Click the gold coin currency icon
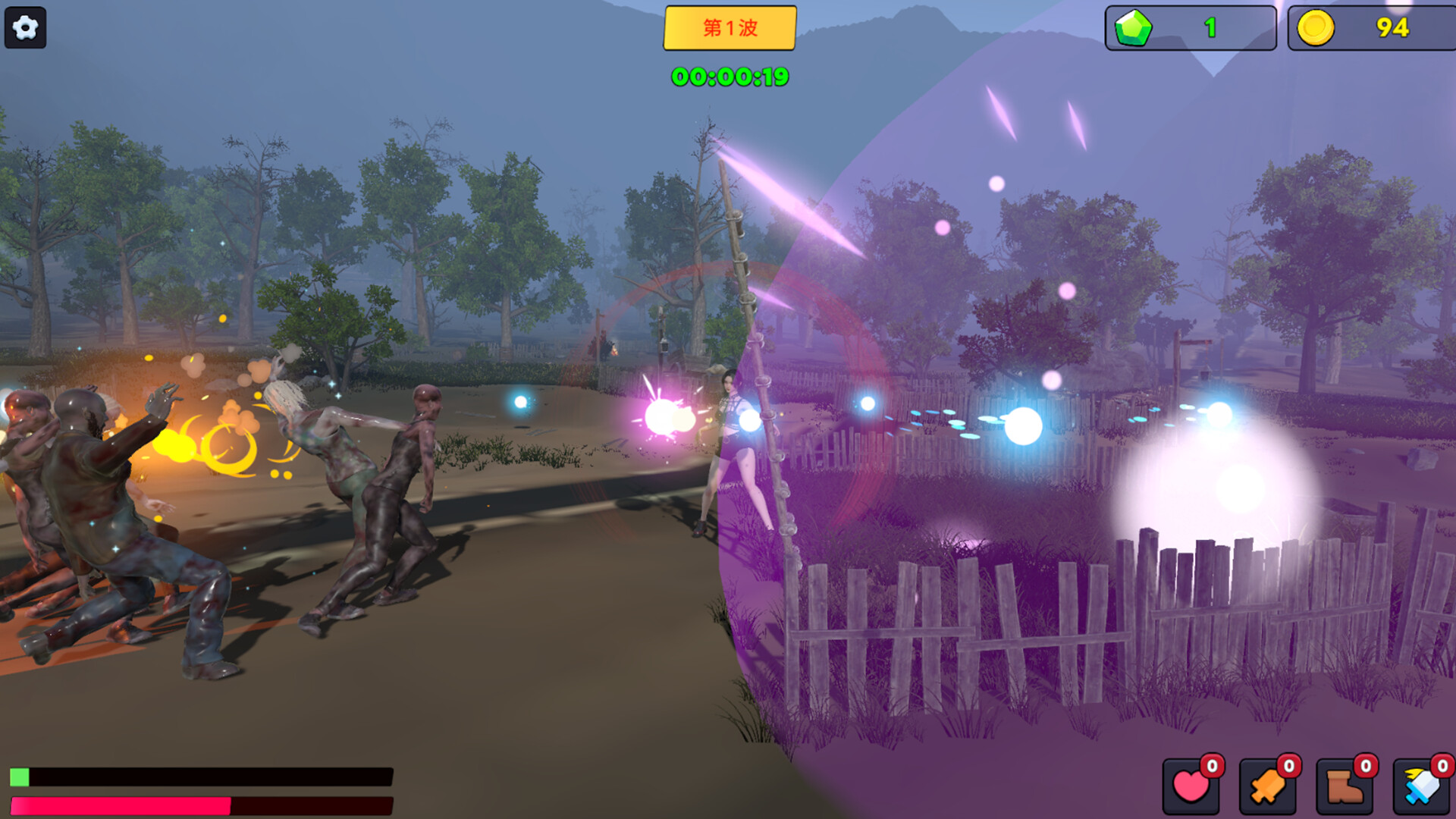1456x819 pixels. click(1316, 28)
